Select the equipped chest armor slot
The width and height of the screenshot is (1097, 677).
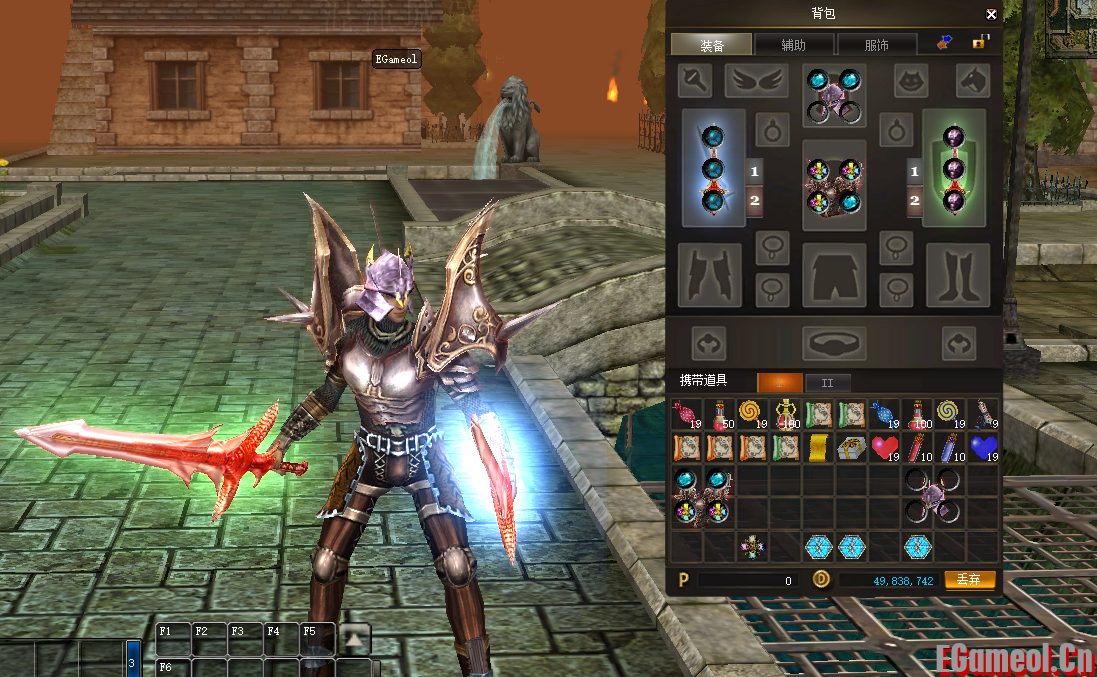click(834, 186)
